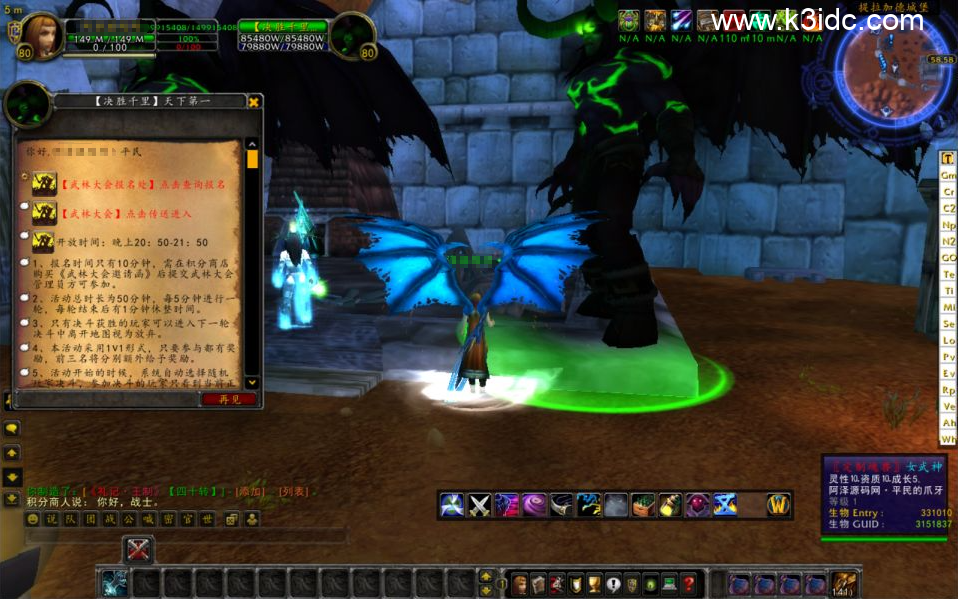Click the red crossed-out icon above action bar

click(x=138, y=549)
